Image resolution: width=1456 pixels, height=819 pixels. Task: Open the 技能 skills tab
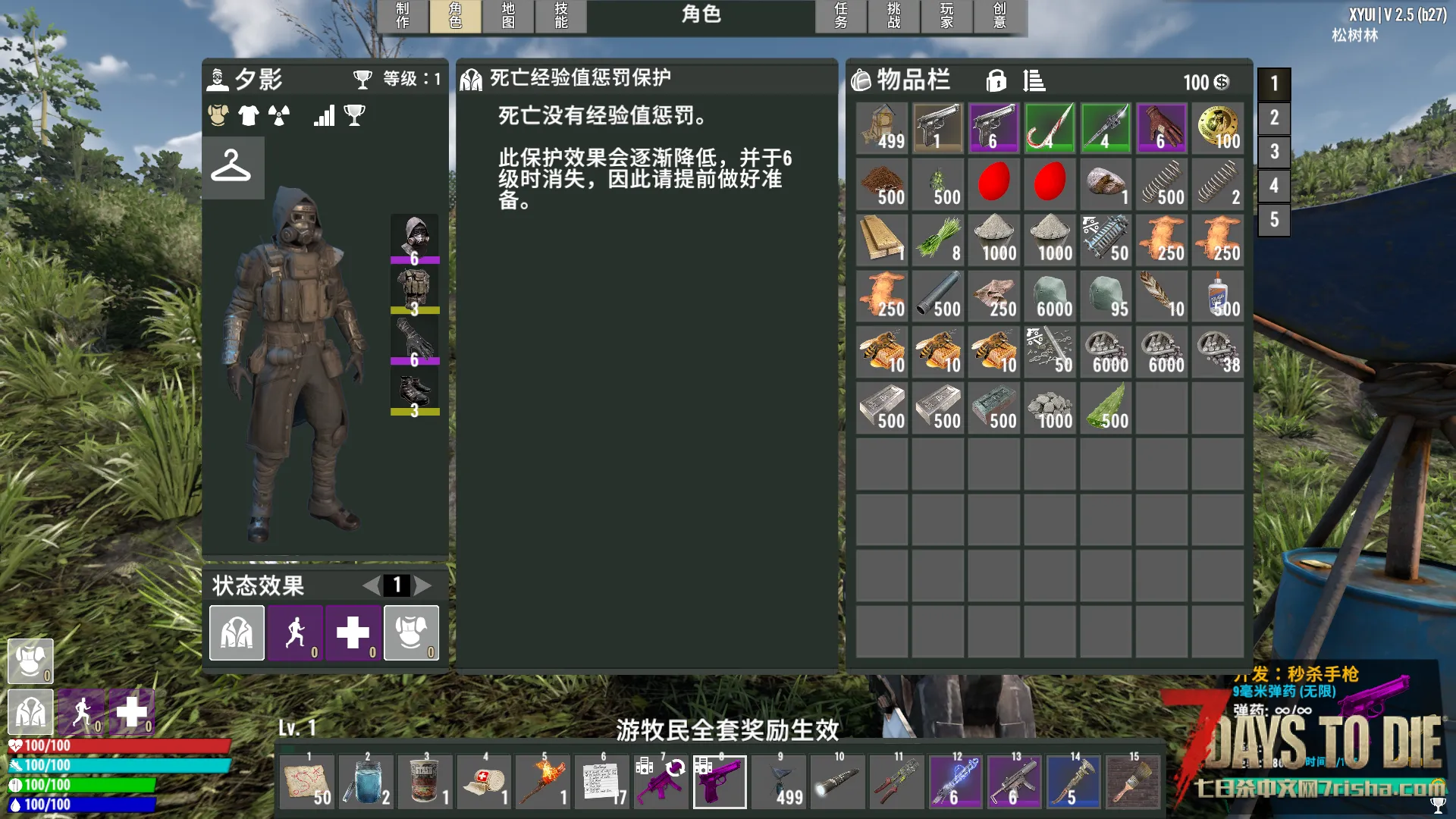[x=561, y=16]
